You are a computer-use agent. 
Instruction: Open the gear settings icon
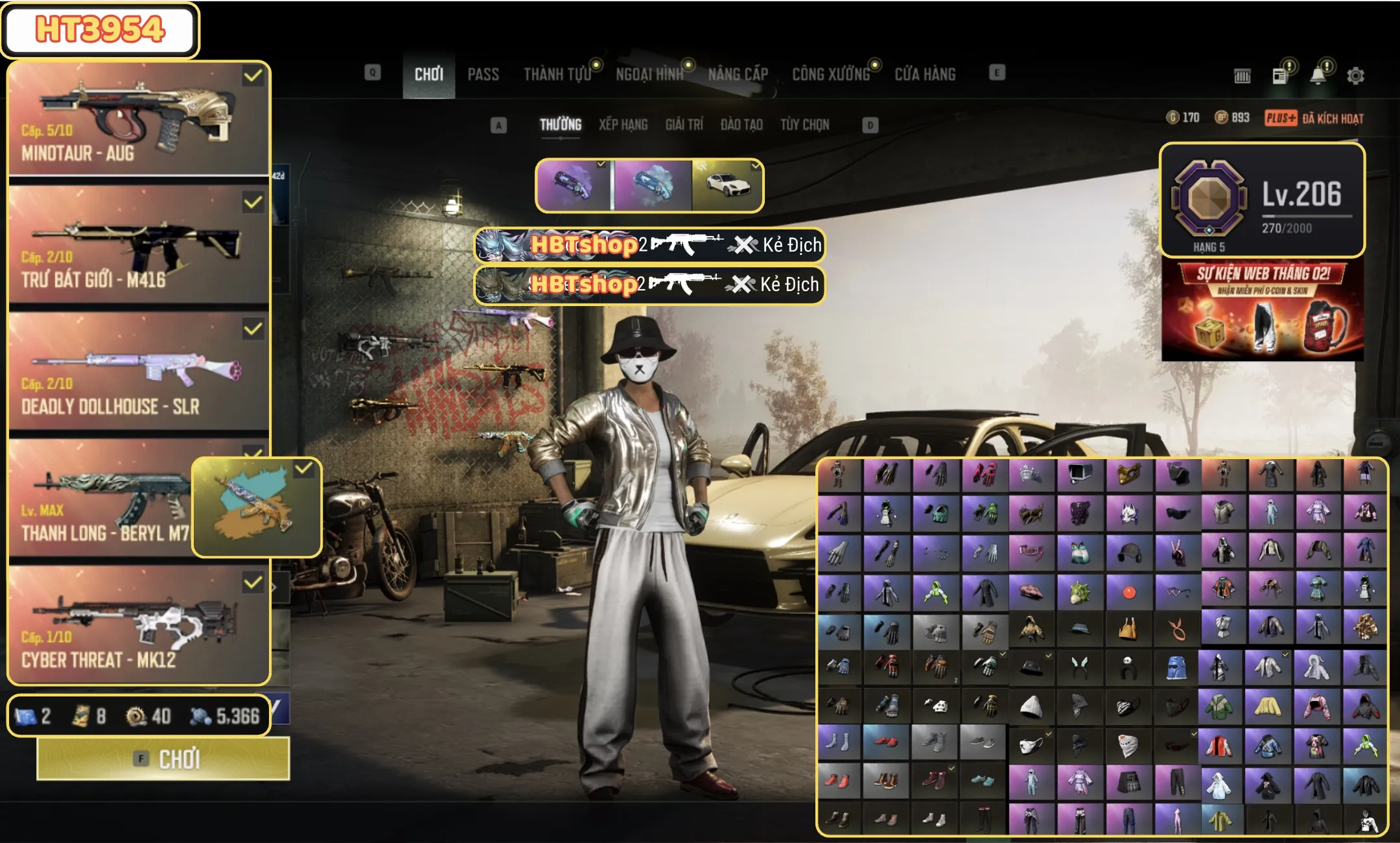pyautogui.click(x=1355, y=76)
